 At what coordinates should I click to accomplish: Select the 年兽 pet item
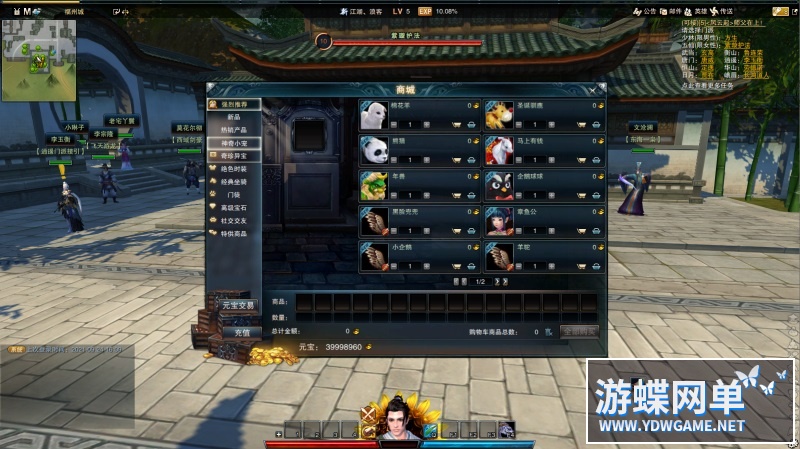[375, 185]
